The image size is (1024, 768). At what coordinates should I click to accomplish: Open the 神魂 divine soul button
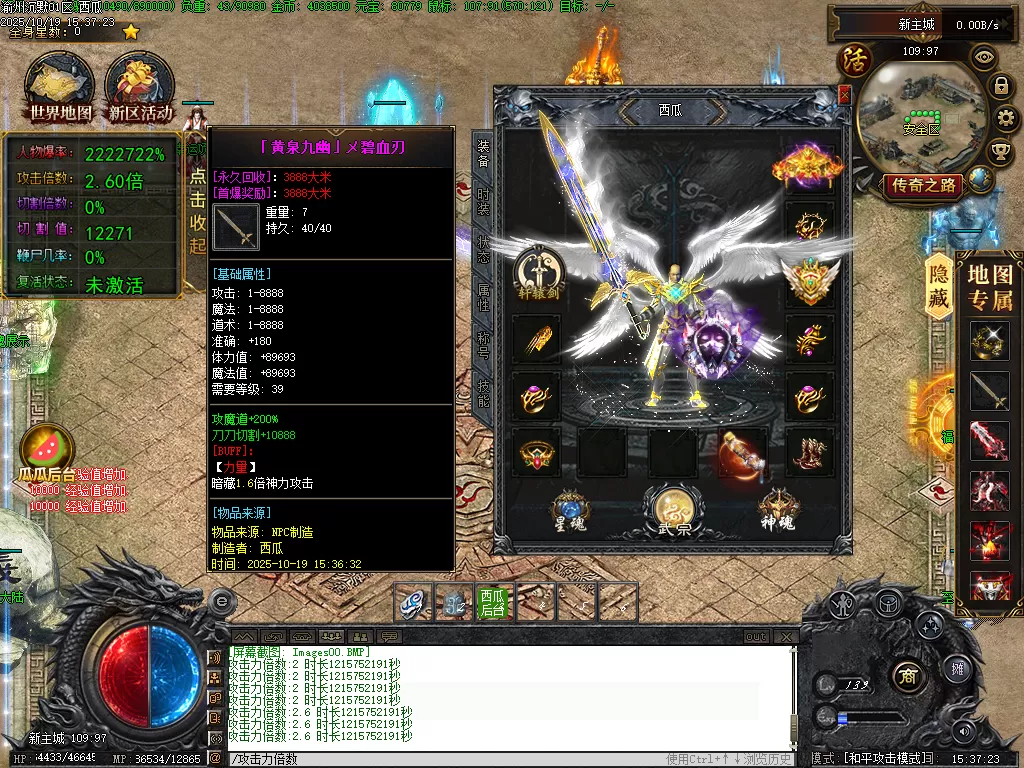coord(778,510)
